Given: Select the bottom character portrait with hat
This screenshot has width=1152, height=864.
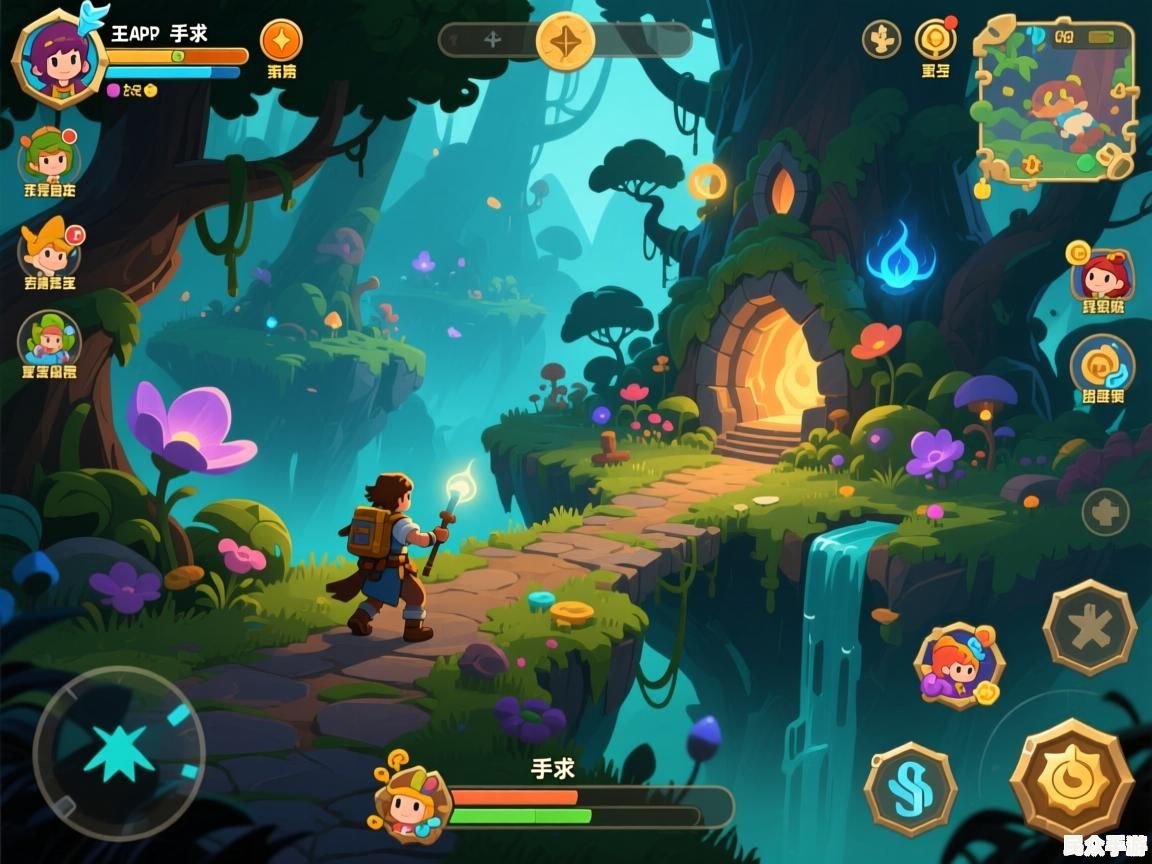Looking at the screenshot, I should click(x=408, y=798).
